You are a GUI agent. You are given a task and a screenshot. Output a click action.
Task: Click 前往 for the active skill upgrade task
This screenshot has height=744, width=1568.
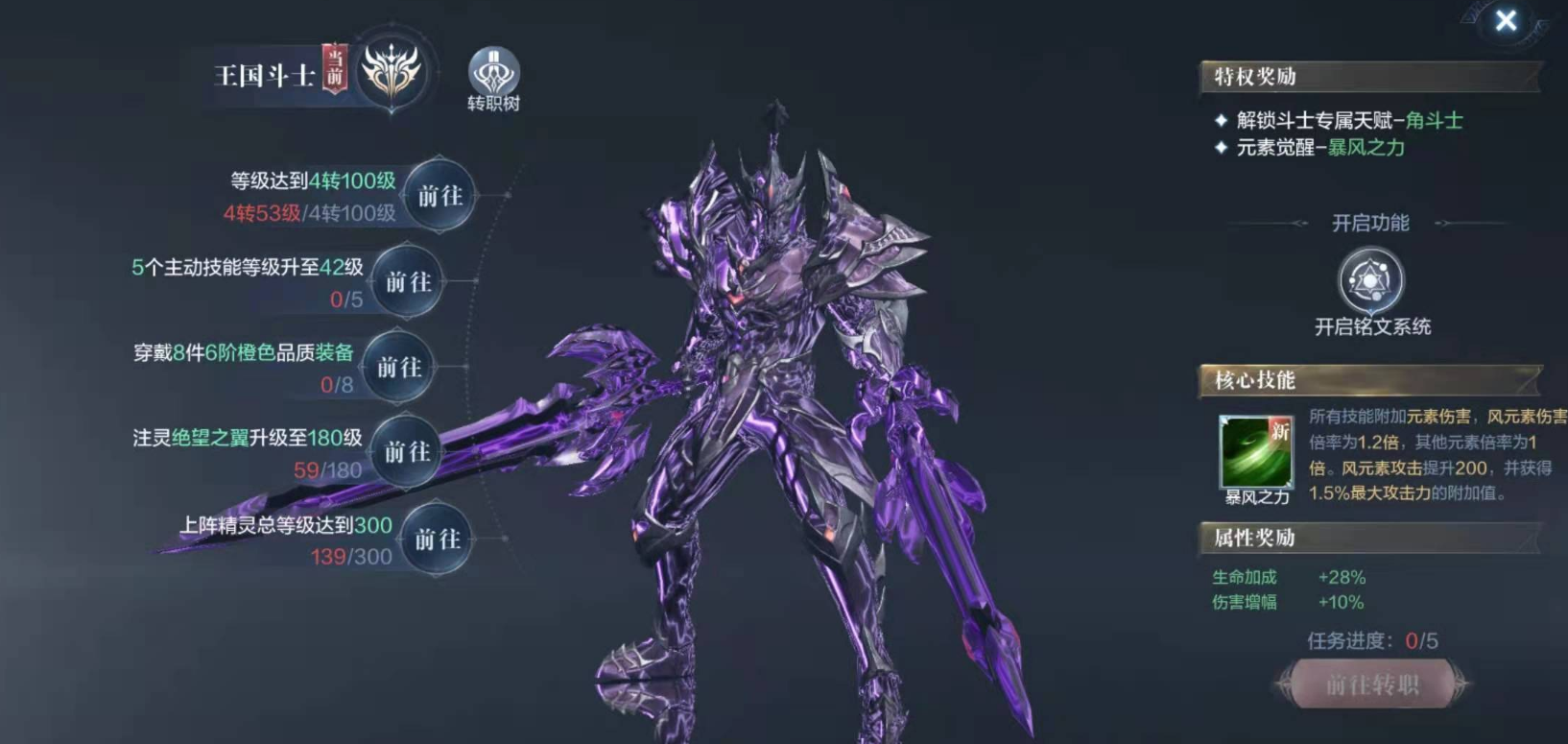click(408, 282)
